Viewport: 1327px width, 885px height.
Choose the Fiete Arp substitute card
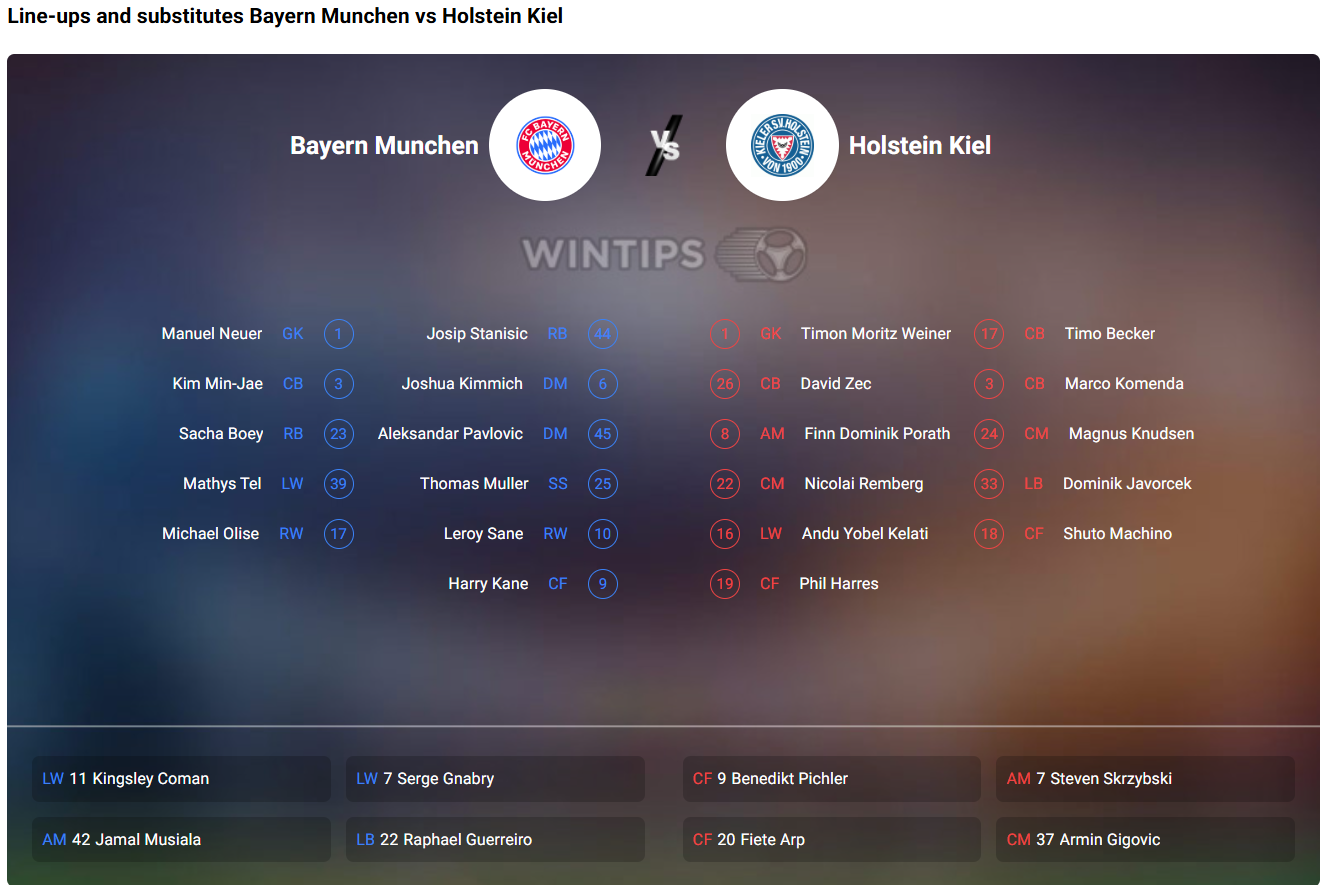831,839
